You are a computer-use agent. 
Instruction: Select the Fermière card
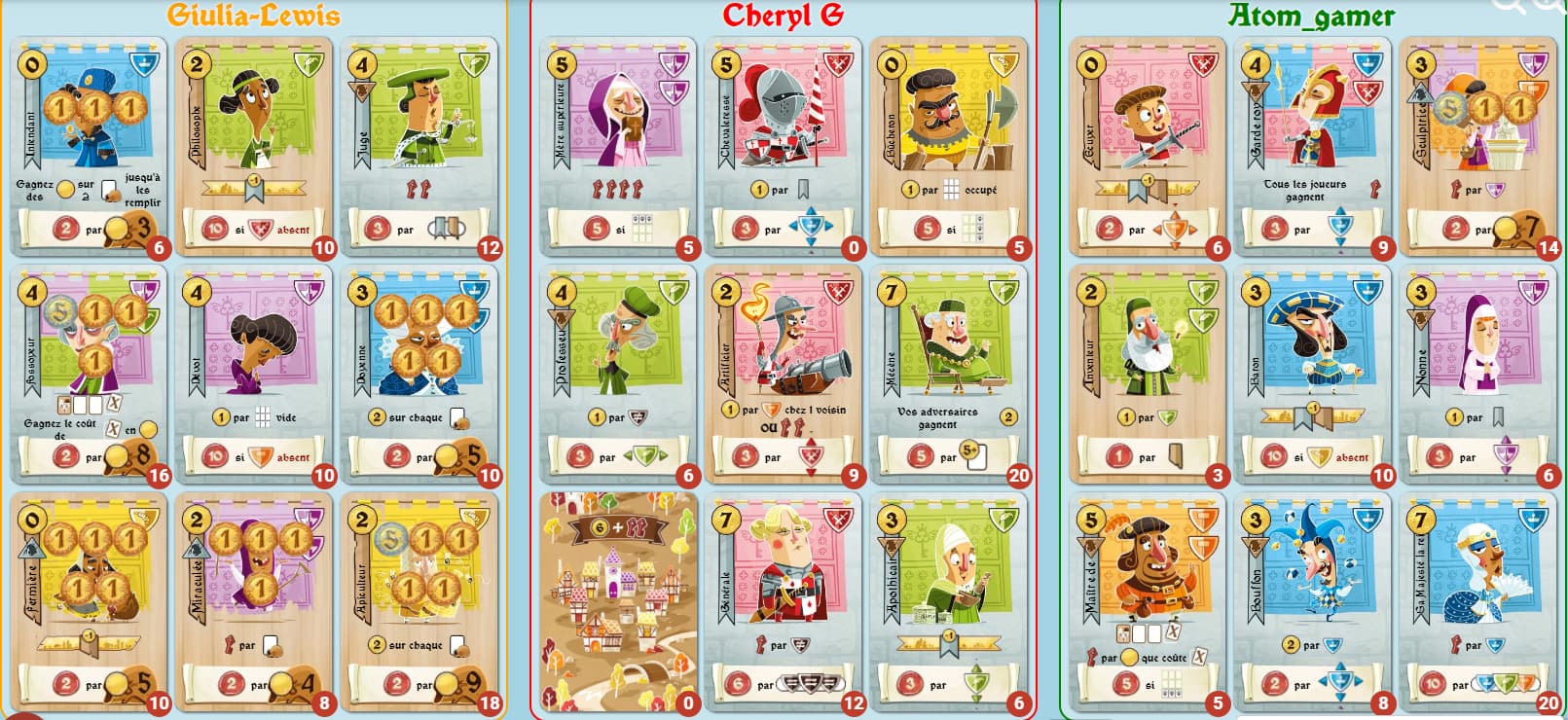(x=90, y=603)
